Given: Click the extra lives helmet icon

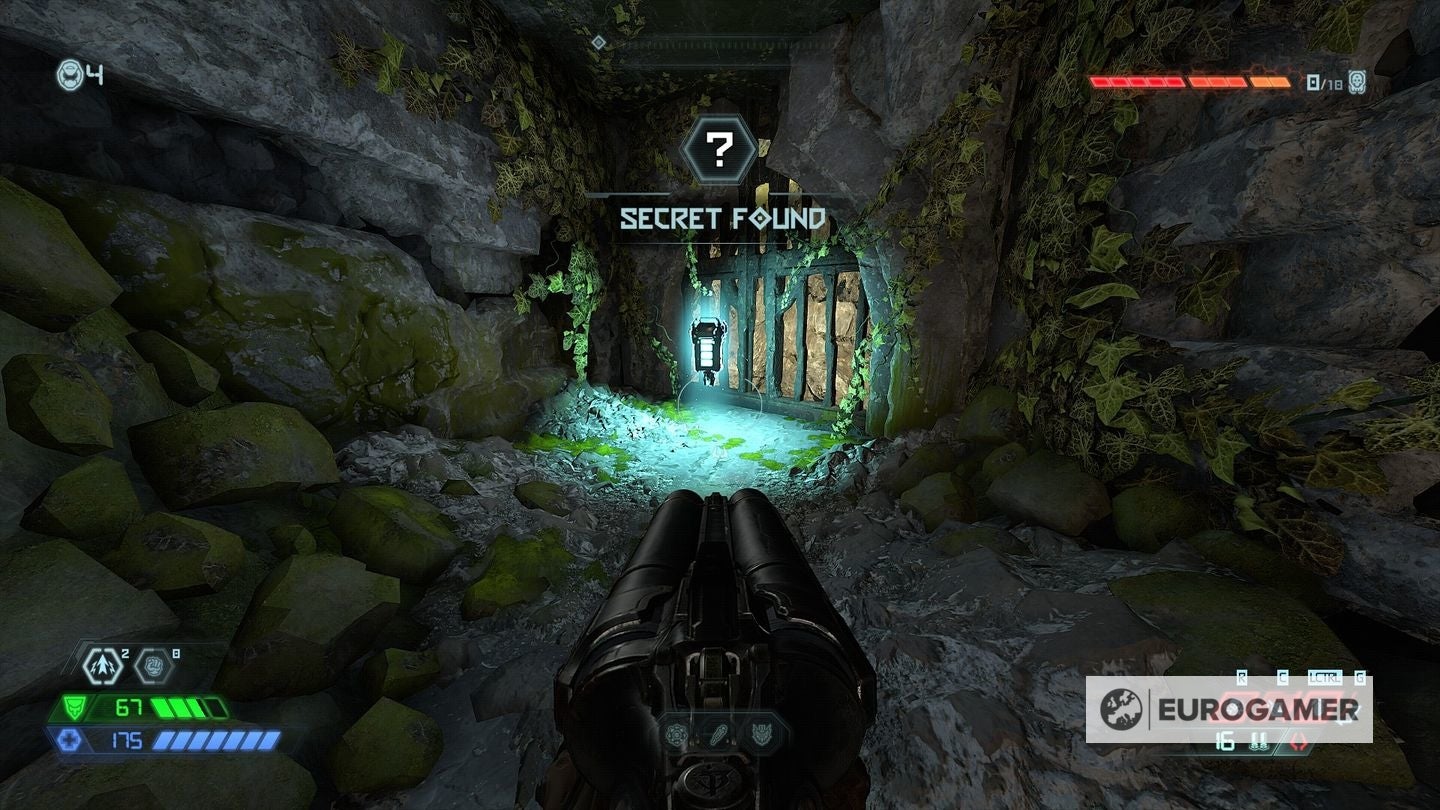Looking at the screenshot, I should (70, 74).
